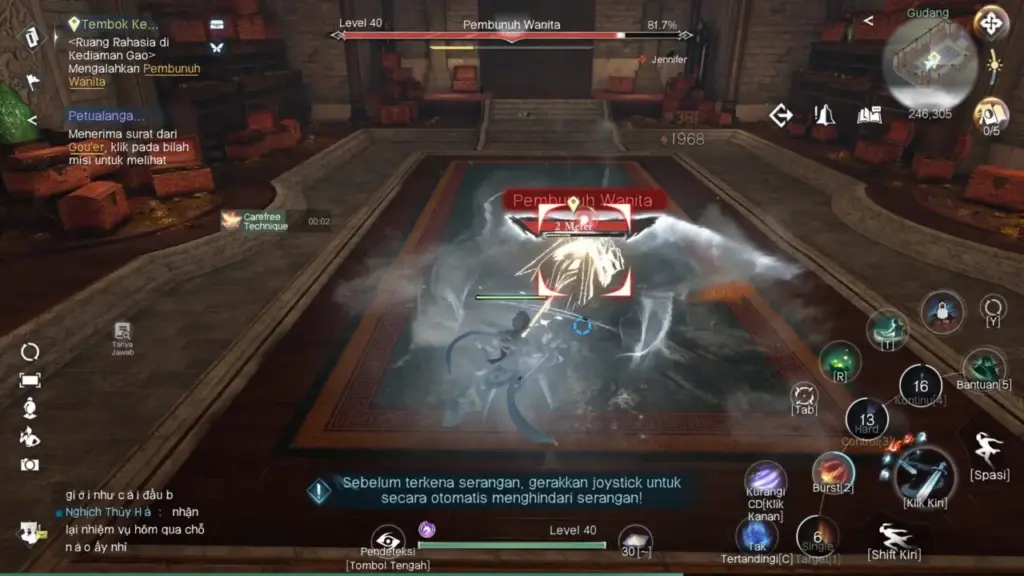
Task: Select the Tembok Ke... quest tracker entry
Action: point(105,24)
